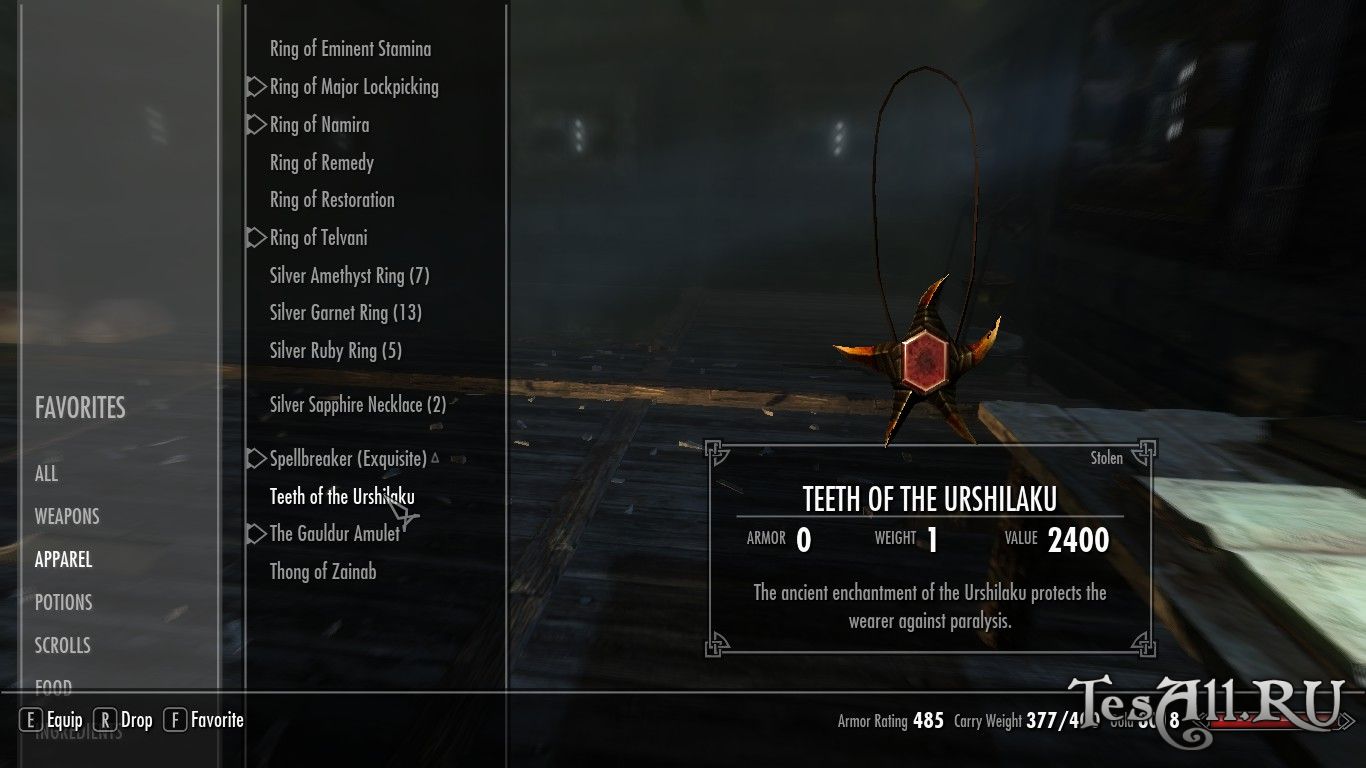1366x768 pixels.
Task: Select Thong of Zainab item
Action: pyautogui.click(x=323, y=572)
